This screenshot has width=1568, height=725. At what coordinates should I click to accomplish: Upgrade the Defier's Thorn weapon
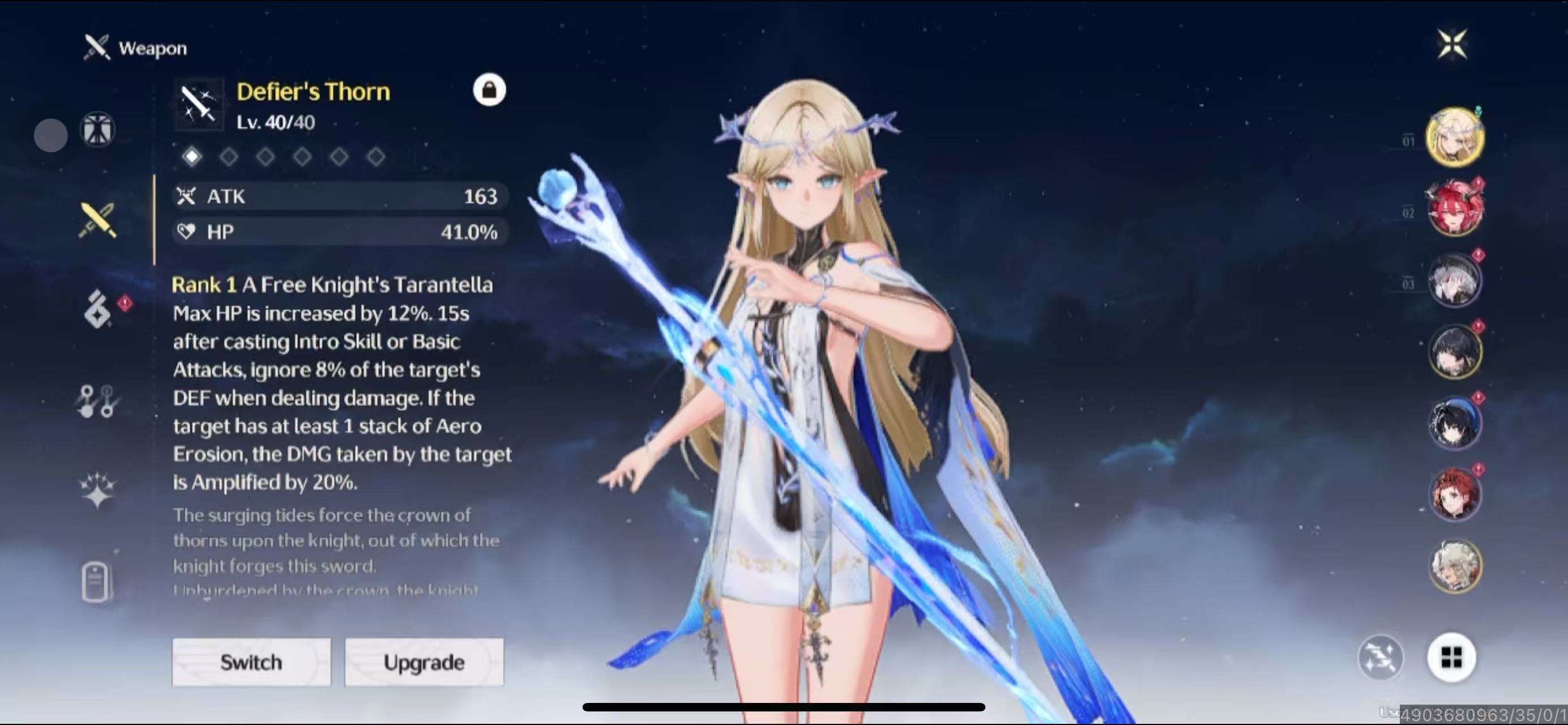click(x=424, y=662)
